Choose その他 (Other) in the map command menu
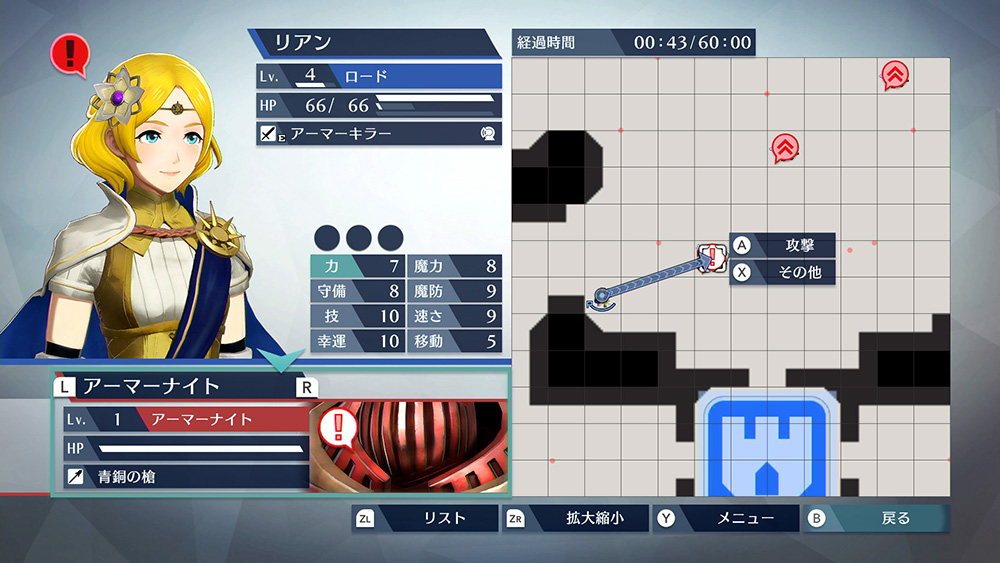The height and width of the screenshot is (563, 1000). (x=783, y=271)
